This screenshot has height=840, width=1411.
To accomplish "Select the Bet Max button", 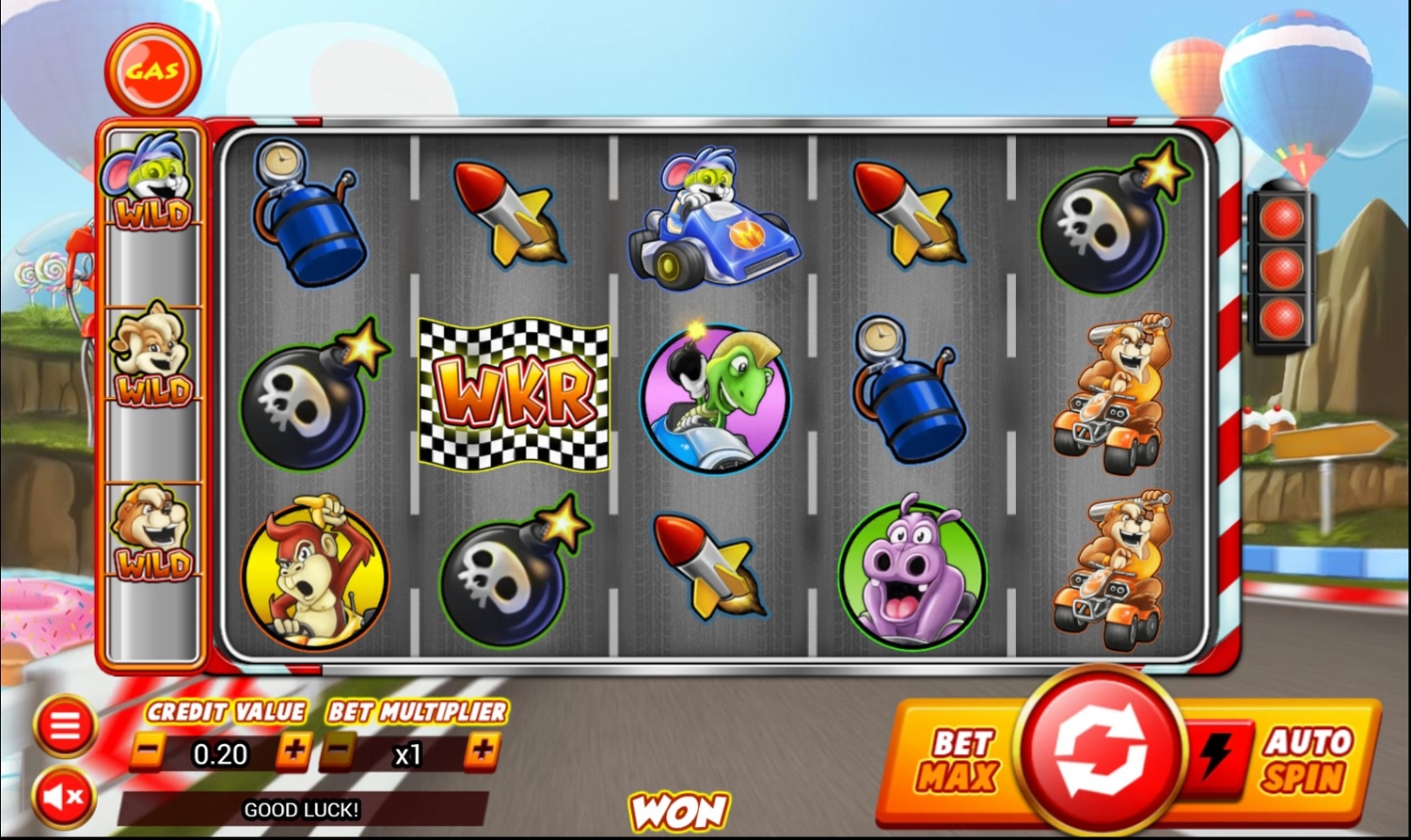I will coord(958,760).
